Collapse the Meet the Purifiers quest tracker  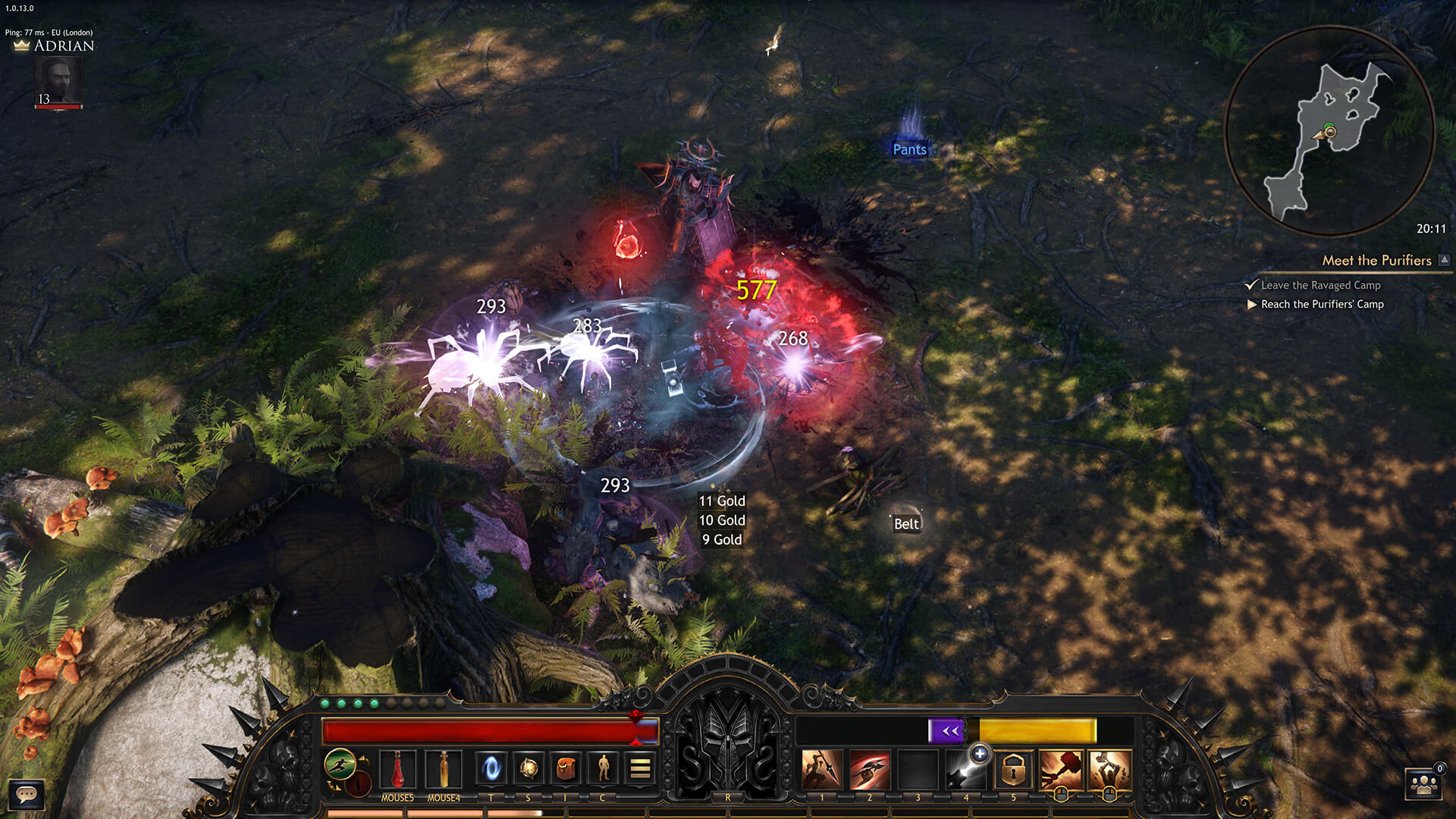[x=1445, y=260]
